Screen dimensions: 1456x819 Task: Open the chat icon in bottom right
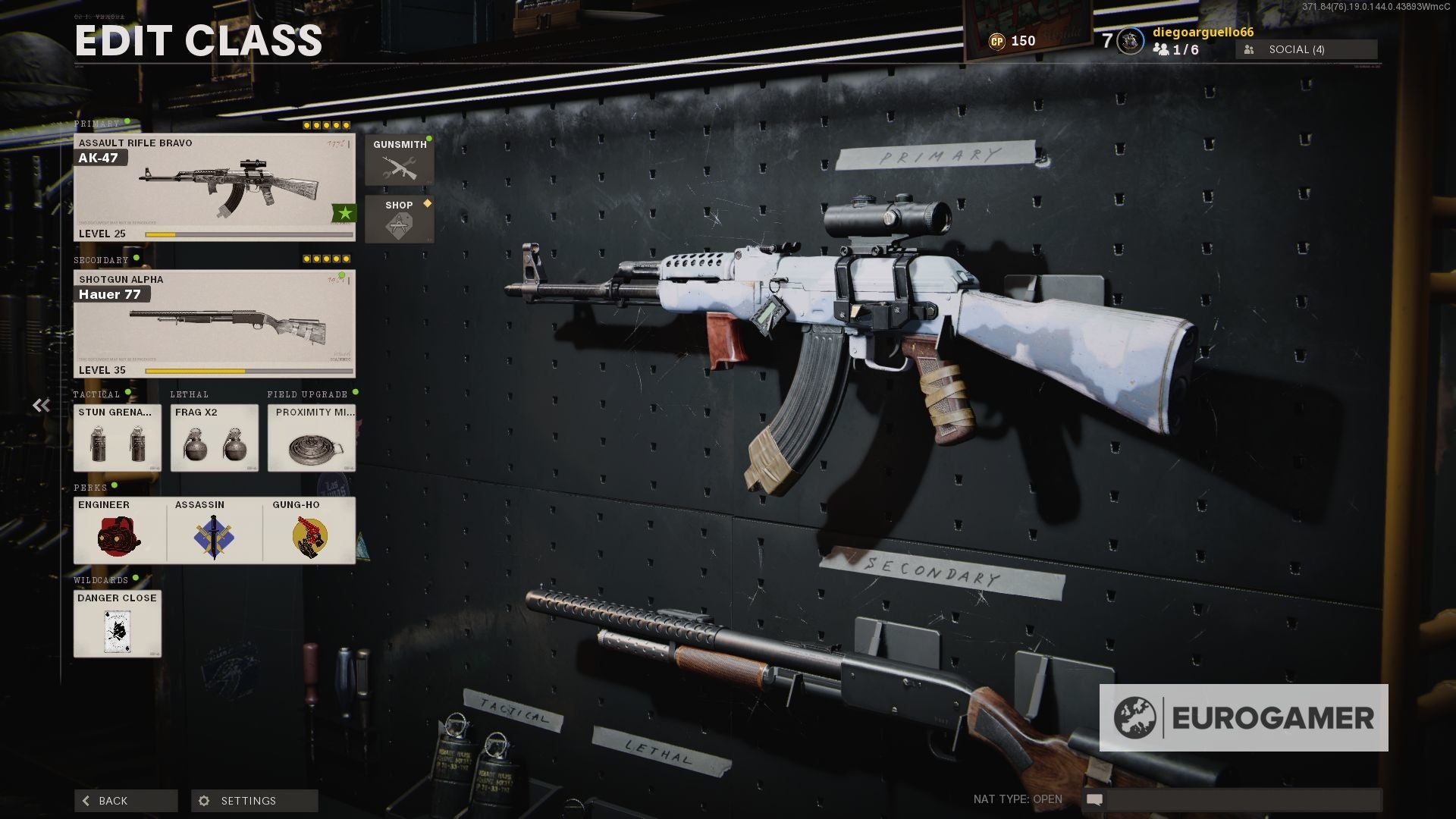[x=1094, y=799]
